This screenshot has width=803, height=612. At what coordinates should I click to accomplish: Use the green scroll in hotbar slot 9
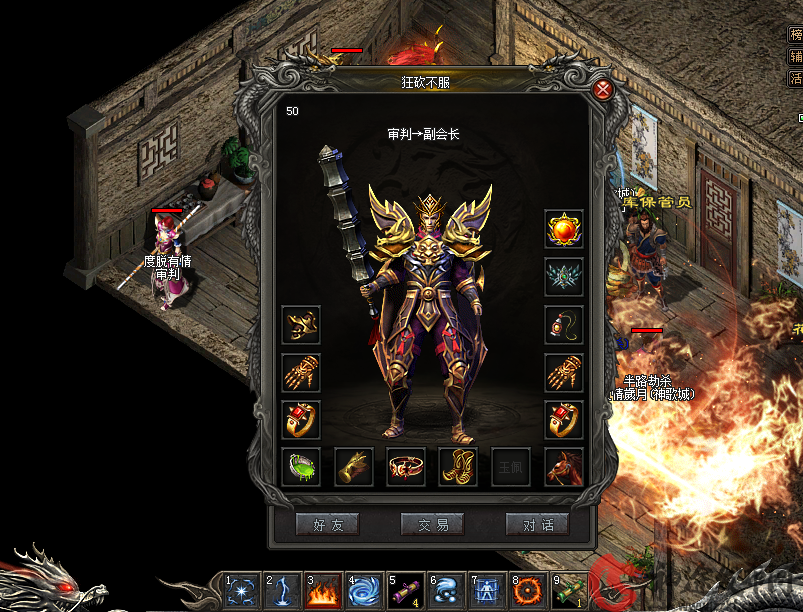tap(568, 591)
